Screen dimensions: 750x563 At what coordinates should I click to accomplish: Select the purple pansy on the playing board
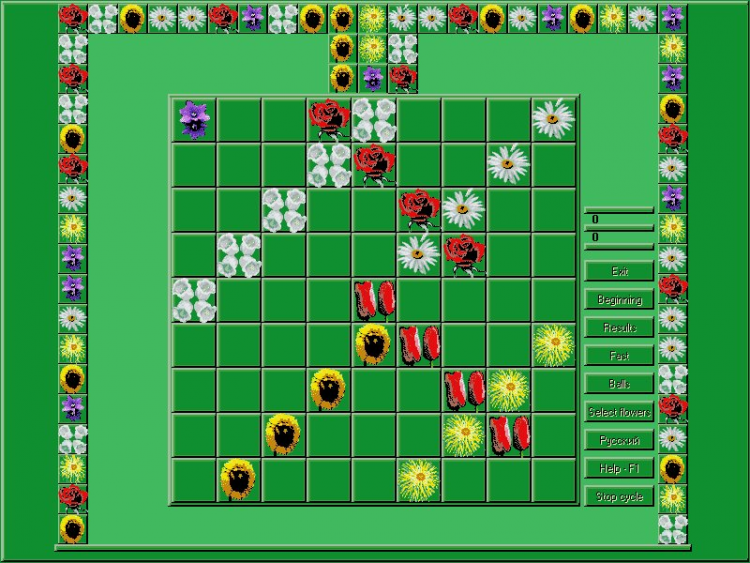pos(194,119)
